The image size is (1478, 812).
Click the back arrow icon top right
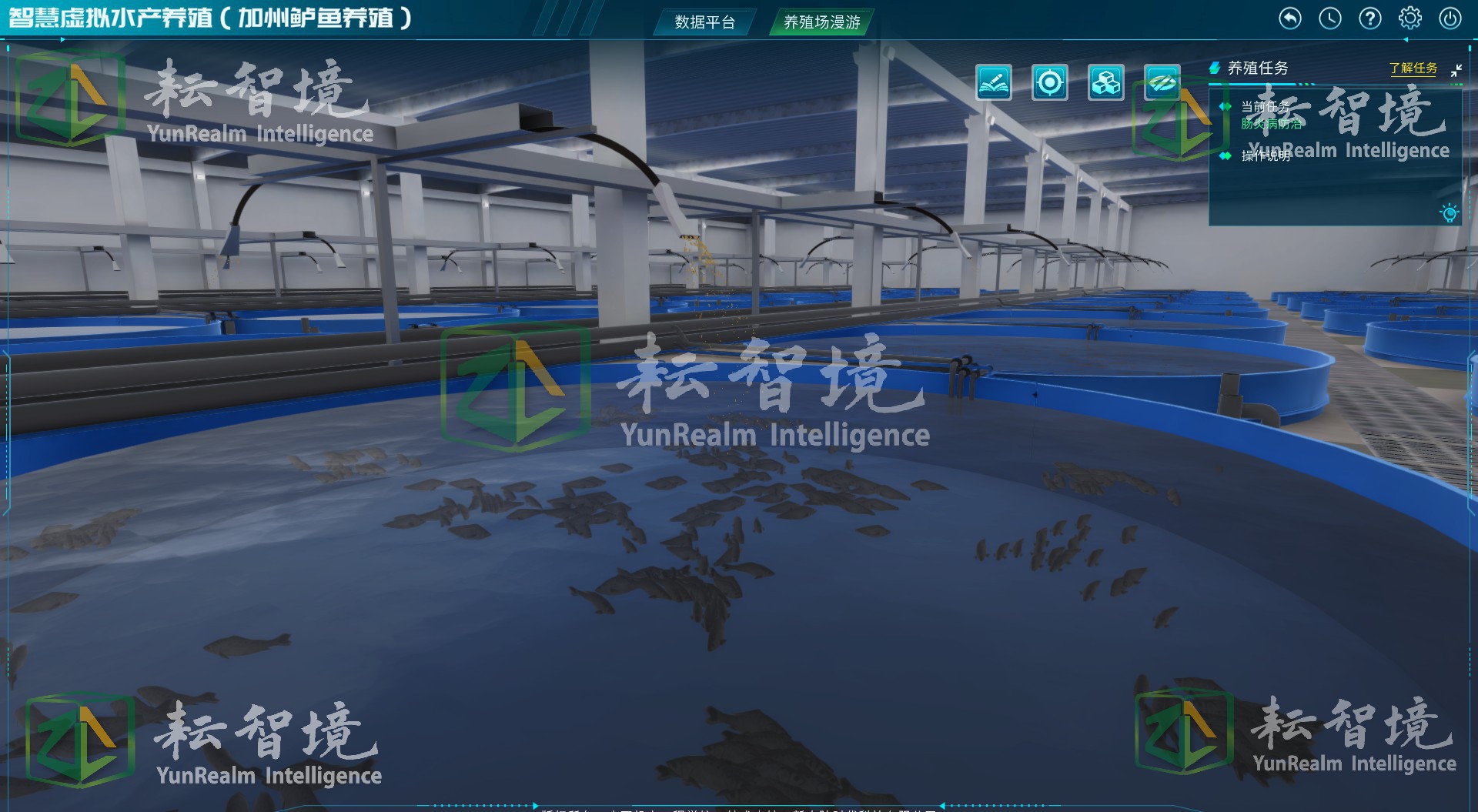tap(1289, 18)
